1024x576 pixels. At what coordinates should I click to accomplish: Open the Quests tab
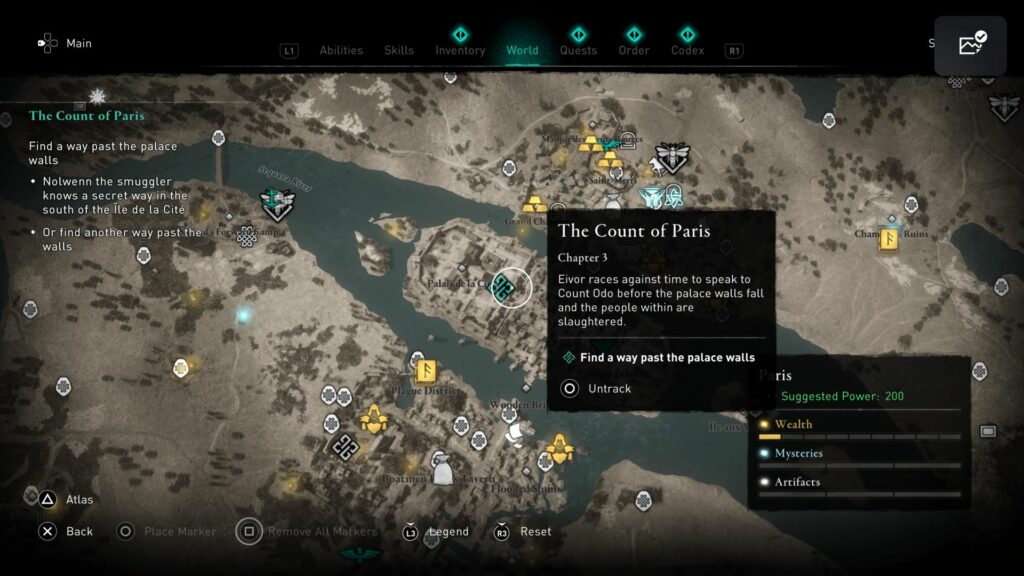click(x=578, y=50)
